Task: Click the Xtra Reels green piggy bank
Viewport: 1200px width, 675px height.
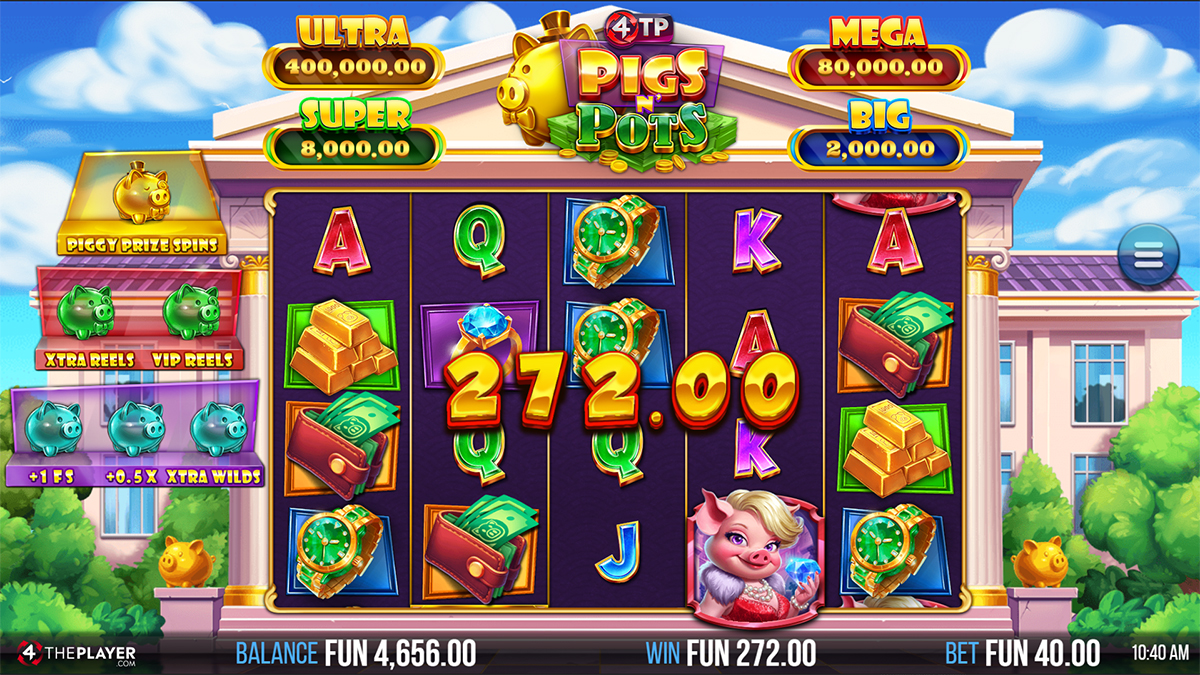Action: (x=85, y=312)
